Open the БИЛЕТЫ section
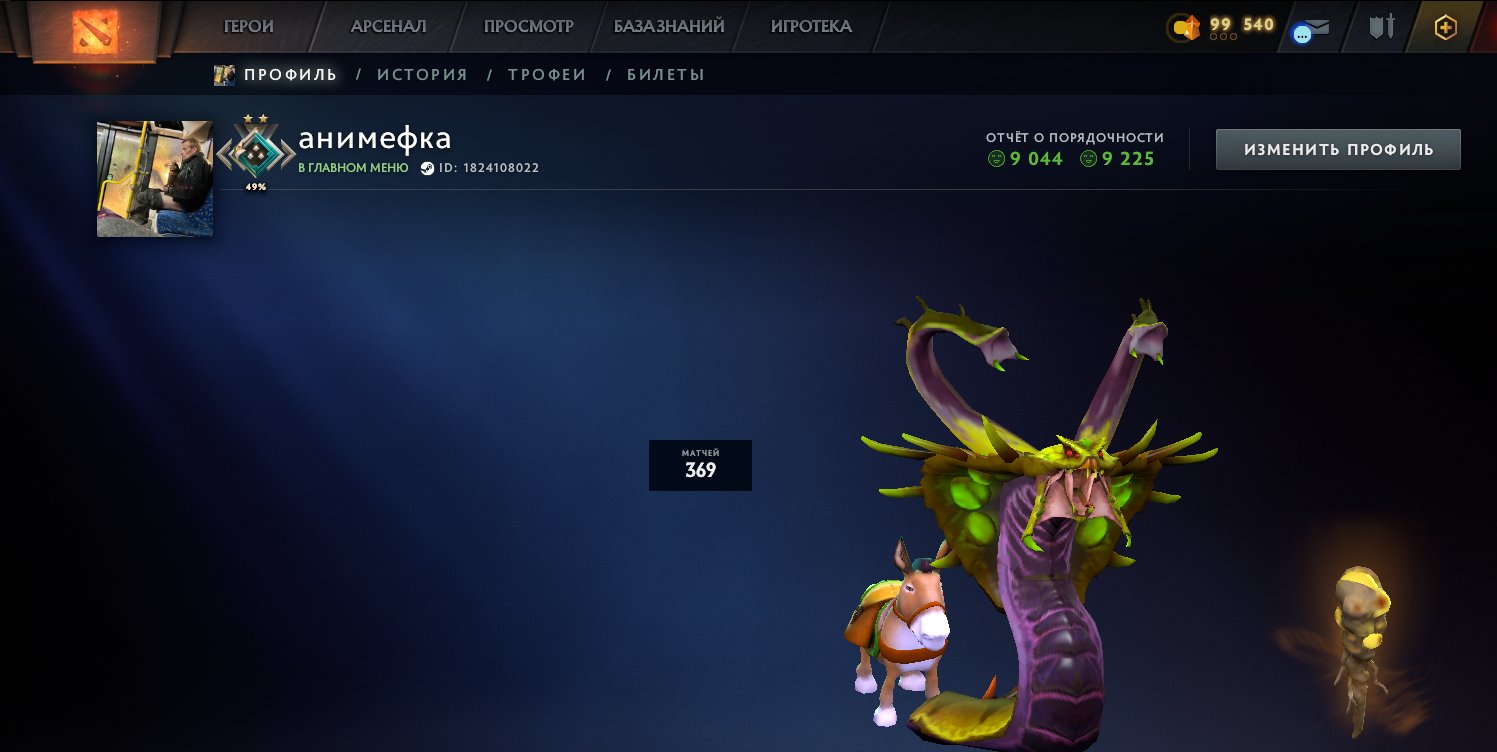The image size is (1497, 752). [666, 73]
